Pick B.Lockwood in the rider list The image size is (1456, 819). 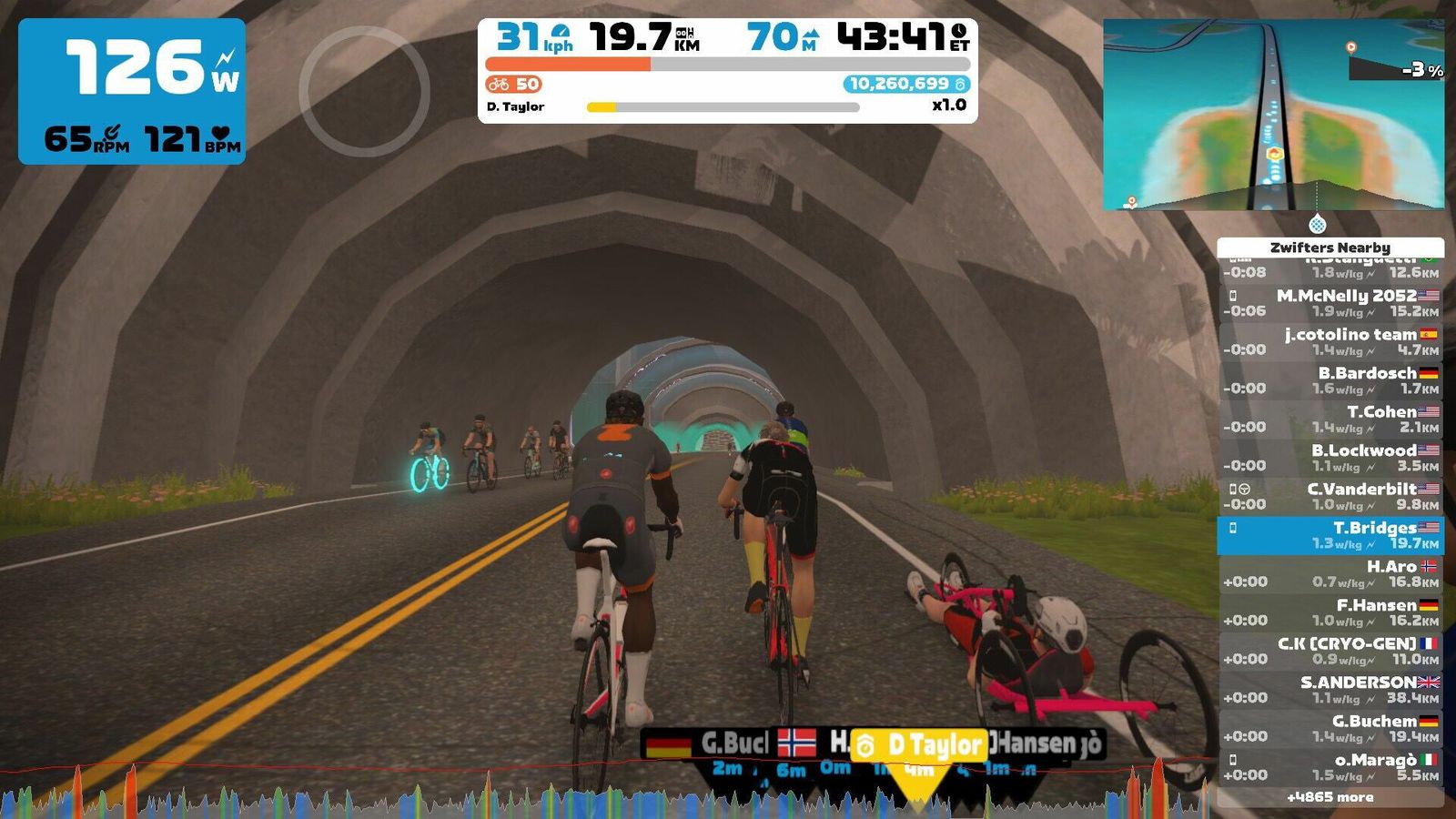tap(1330, 458)
